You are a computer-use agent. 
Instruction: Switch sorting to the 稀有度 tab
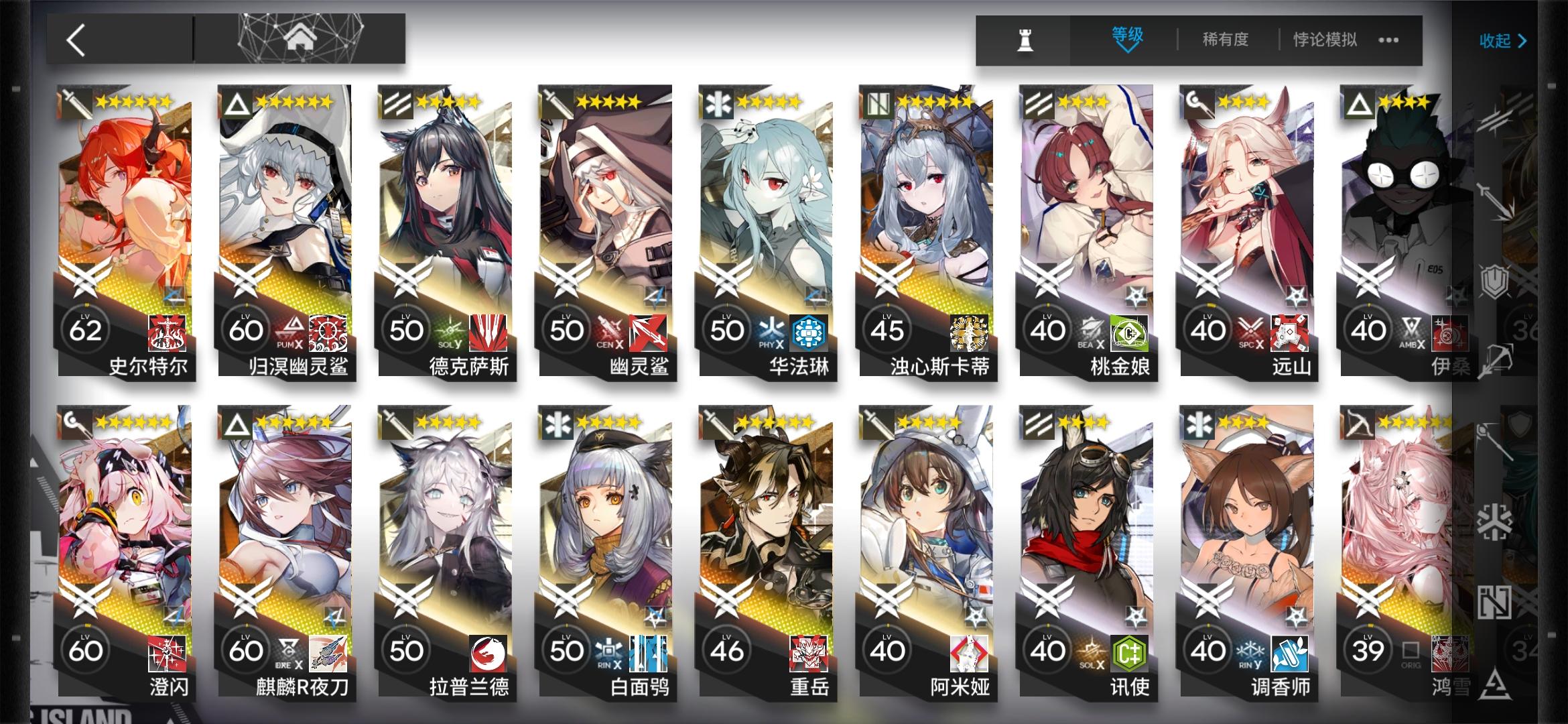(x=1226, y=39)
